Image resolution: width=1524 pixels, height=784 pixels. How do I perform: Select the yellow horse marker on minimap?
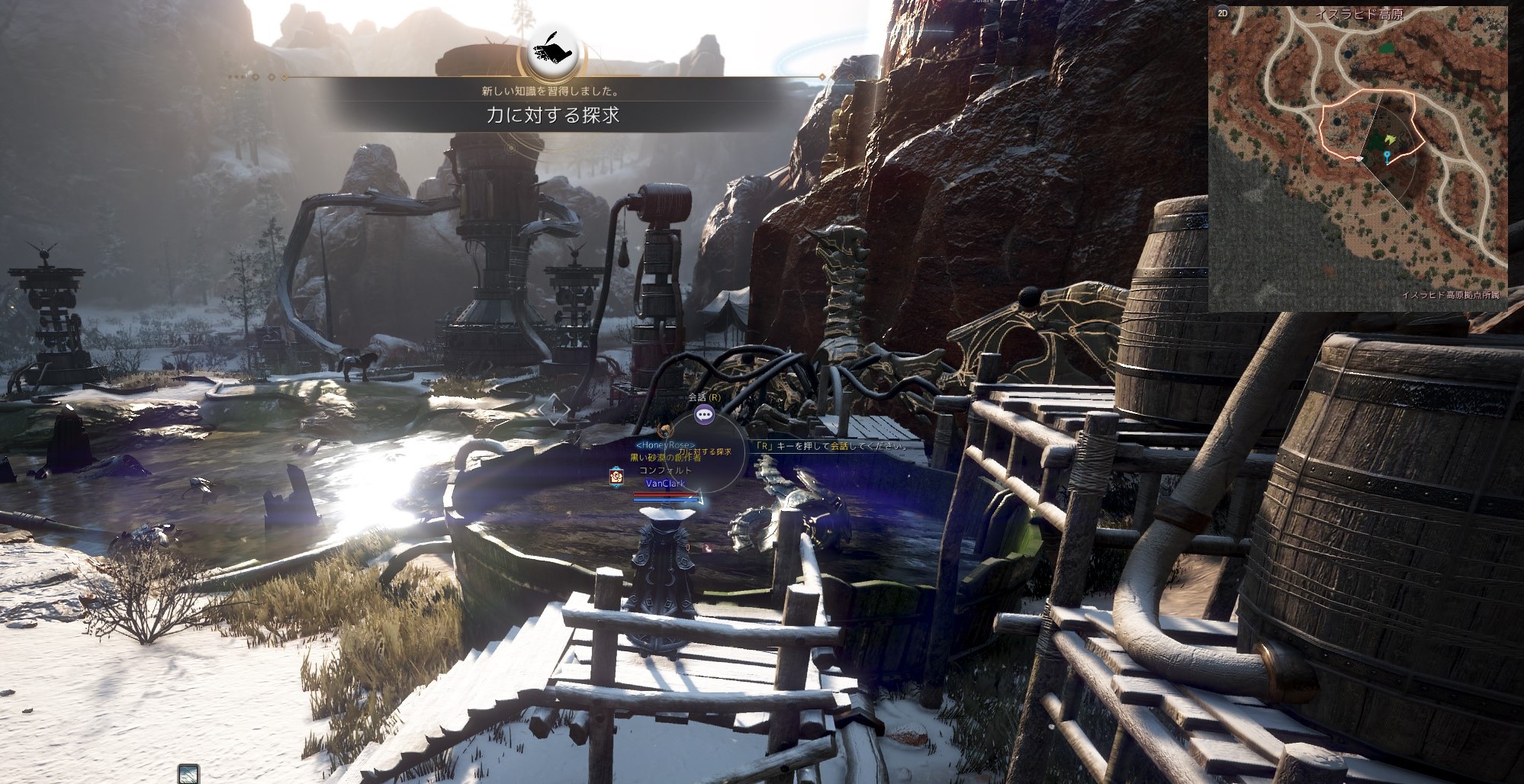1390,140
